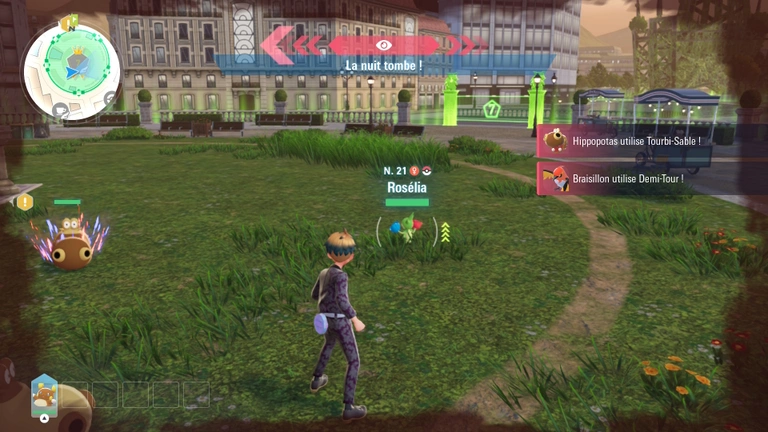
Task: Click the green pentagon number 7 zone marker
Action: coord(491,110)
